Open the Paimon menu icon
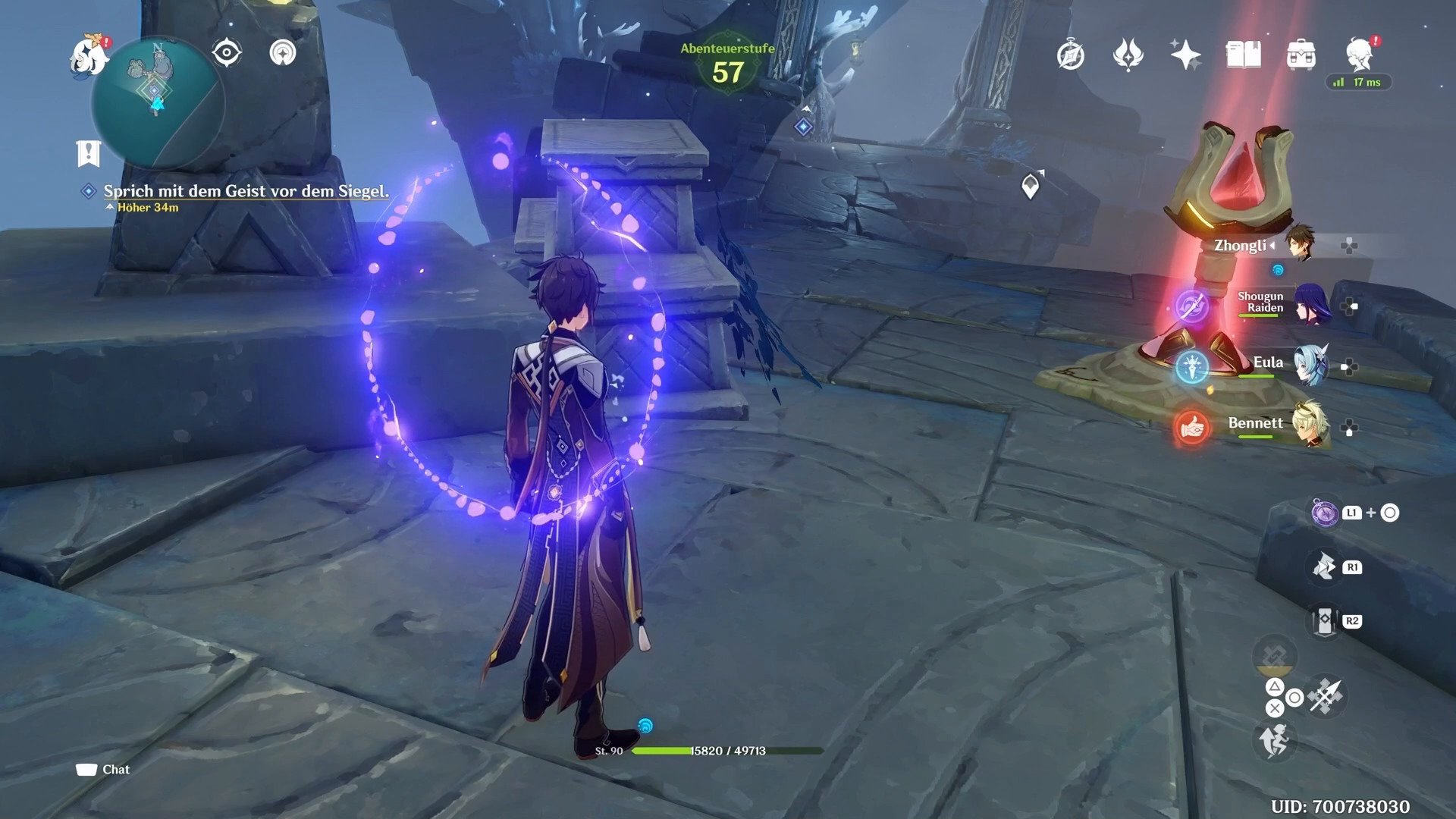Screen dimensions: 1456x819 pyautogui.click(x=88, y=56)
